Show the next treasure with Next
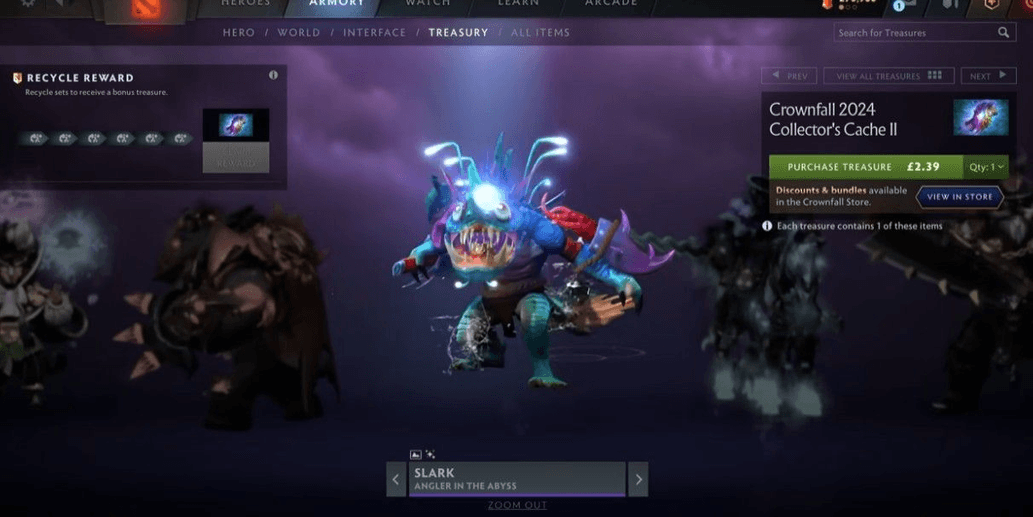 tap(988, 76)
